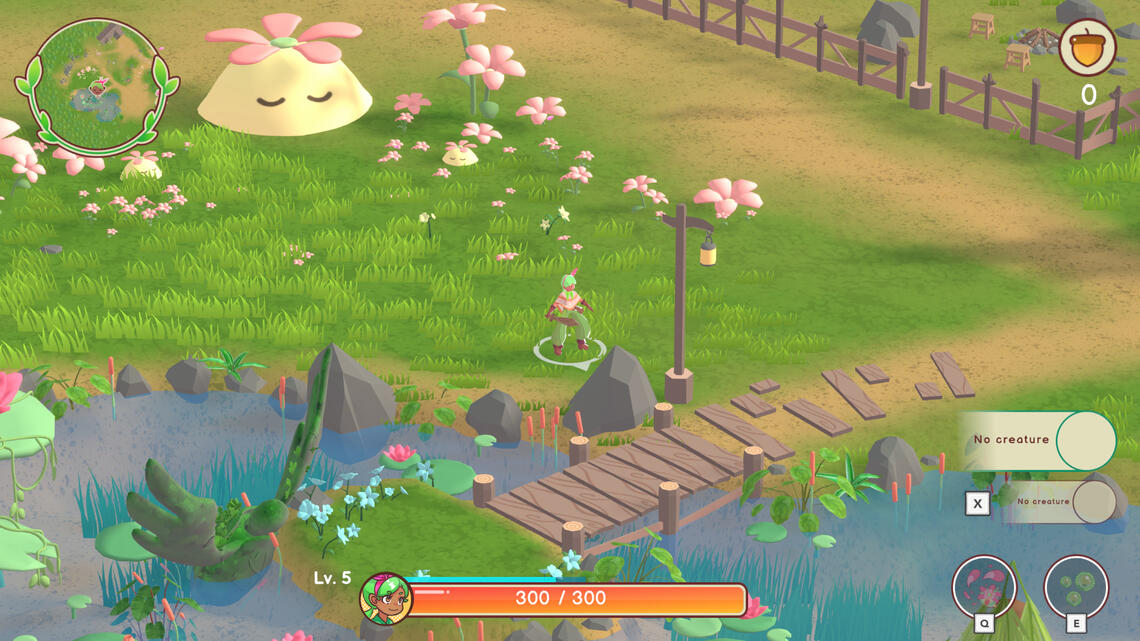Activate the green spore bubbles ability
Viewport: 1140px width, 641px height.
[x=1076, y=587]
